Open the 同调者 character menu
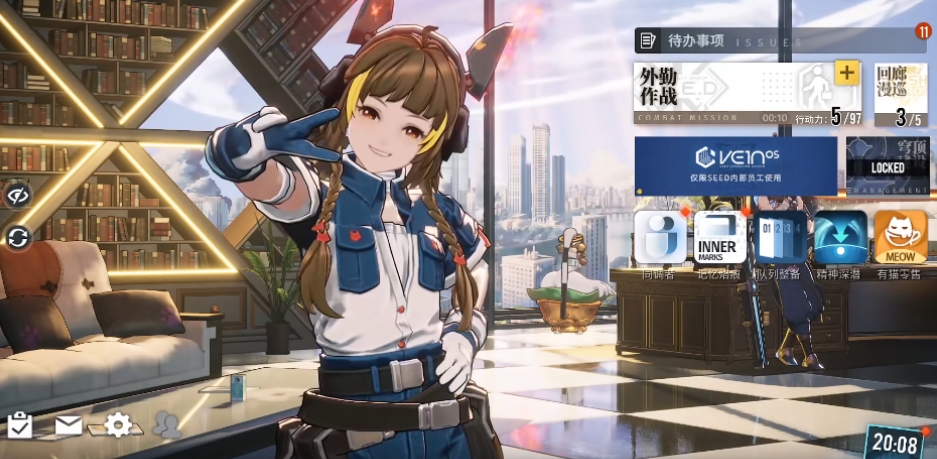 [x=660, y=240]
